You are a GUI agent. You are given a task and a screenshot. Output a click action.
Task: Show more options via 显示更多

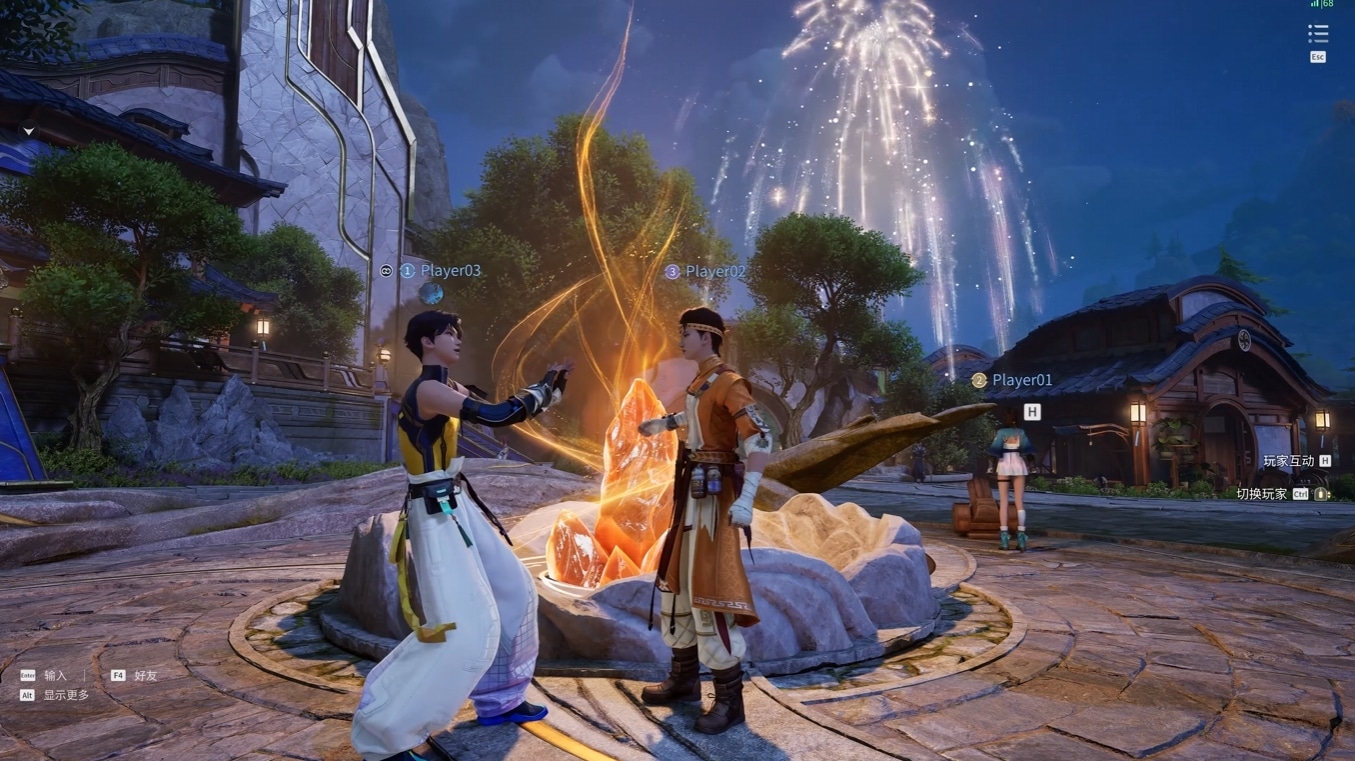(65, 695)
